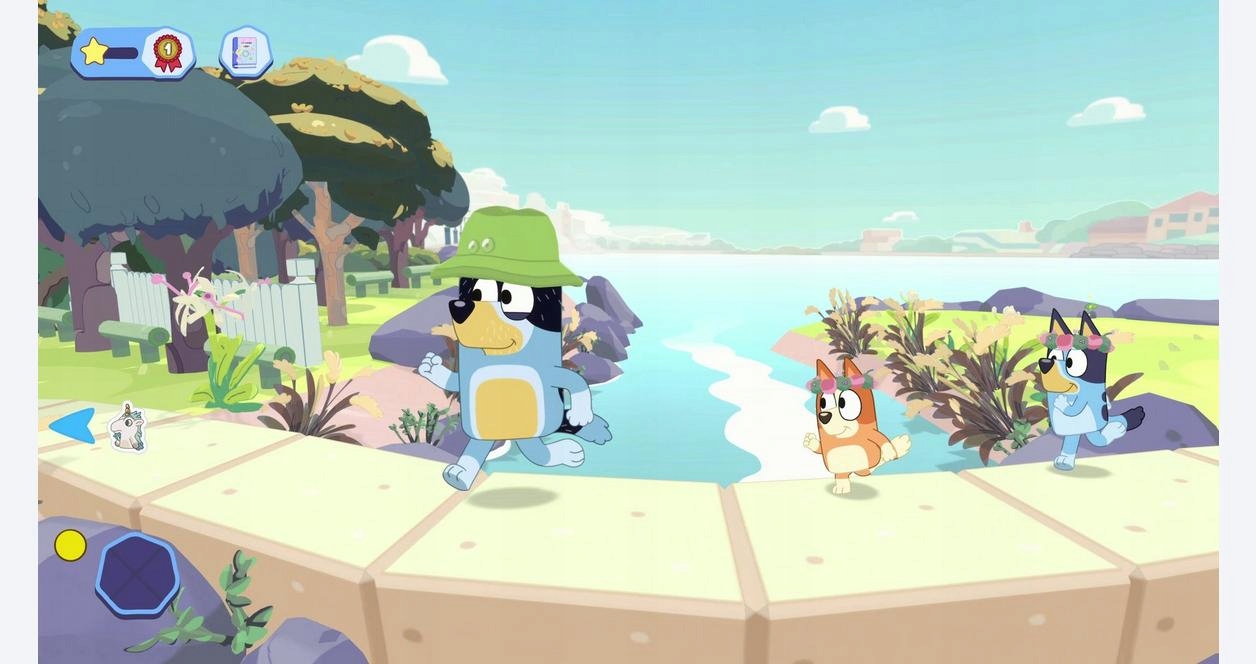Select the unicorn sticker marker
Viewport: 1256px width, 664px height.
pos(127,428)
